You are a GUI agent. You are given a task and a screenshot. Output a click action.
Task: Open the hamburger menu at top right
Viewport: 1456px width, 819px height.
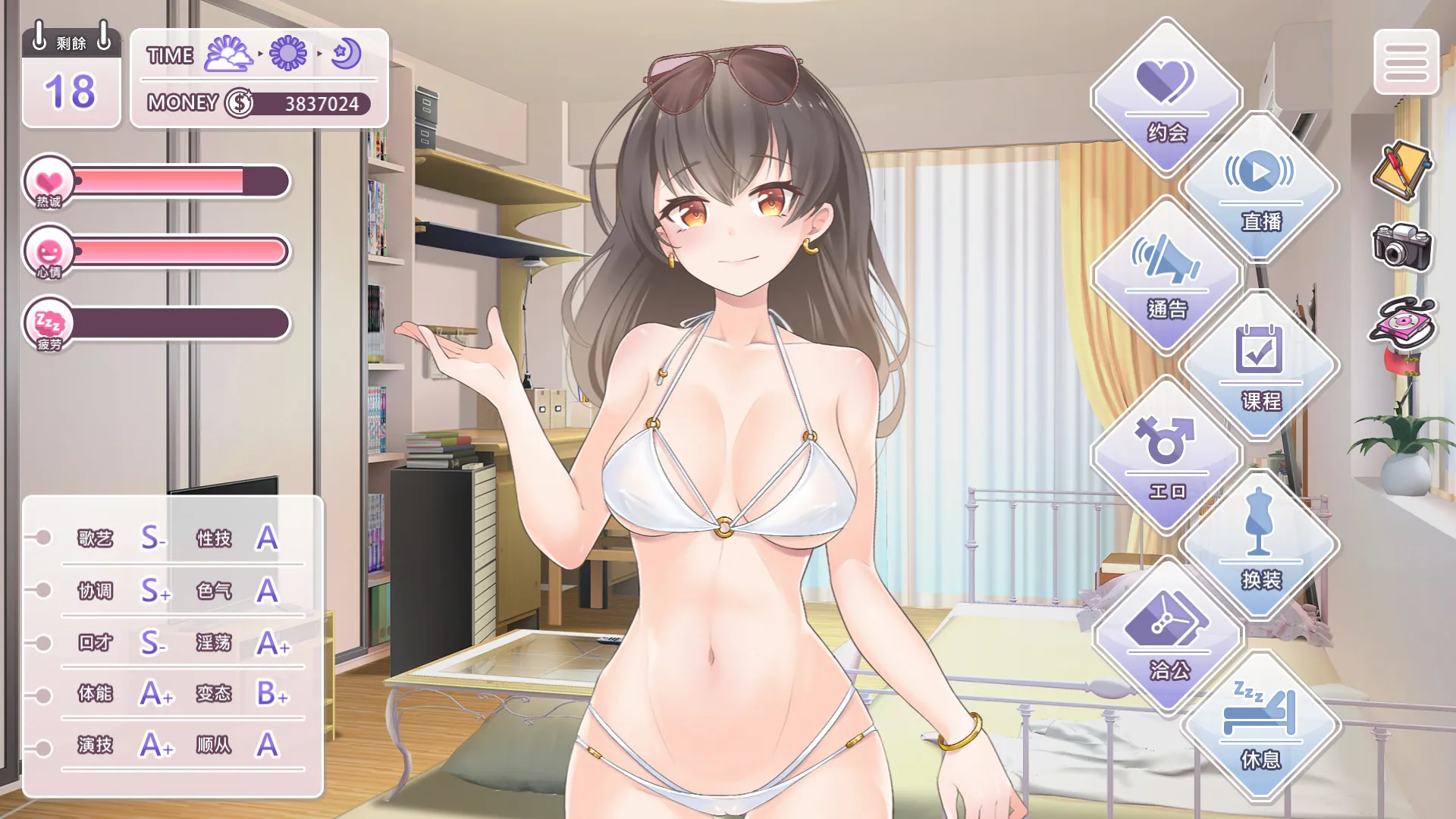[x=1407, y=63]
